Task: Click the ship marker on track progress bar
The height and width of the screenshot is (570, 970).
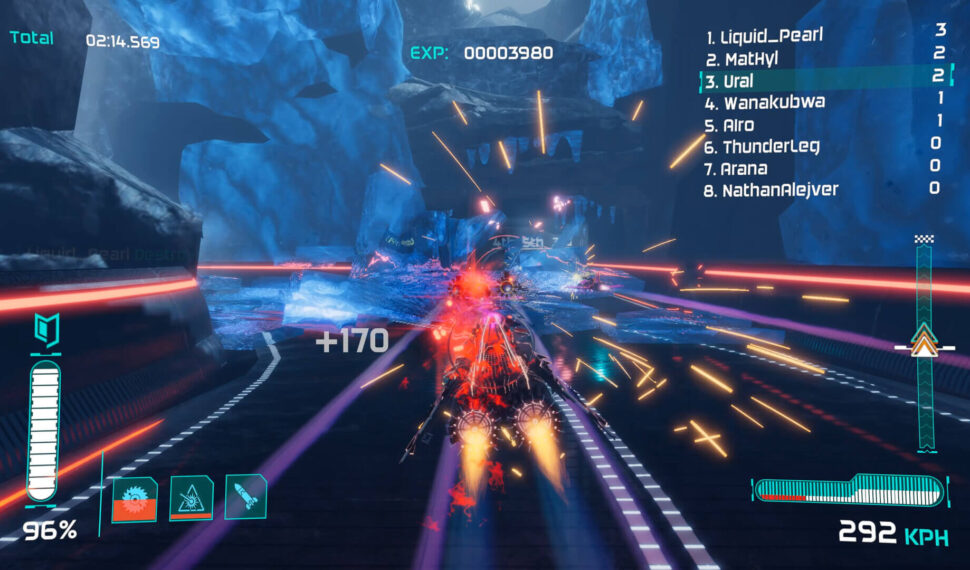Action: (x=923, y=341)
